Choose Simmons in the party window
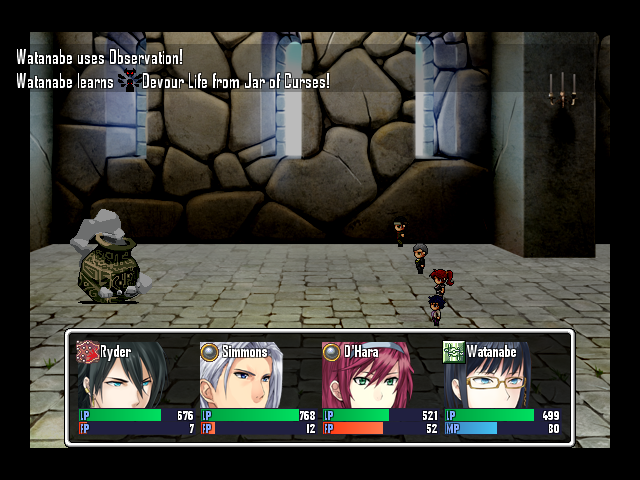 [258, 388]
